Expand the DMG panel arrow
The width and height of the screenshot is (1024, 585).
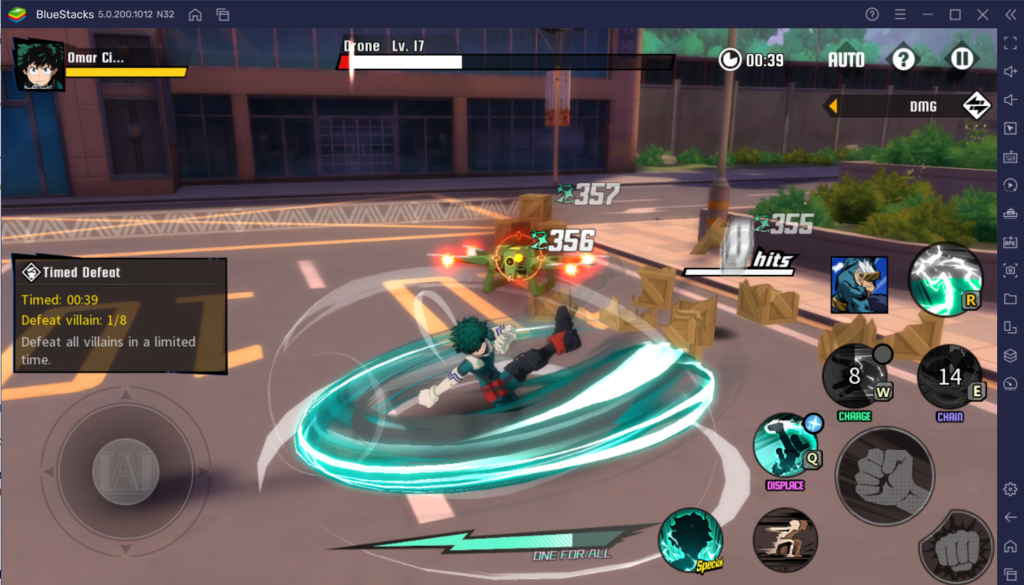[x=831, y=106]
